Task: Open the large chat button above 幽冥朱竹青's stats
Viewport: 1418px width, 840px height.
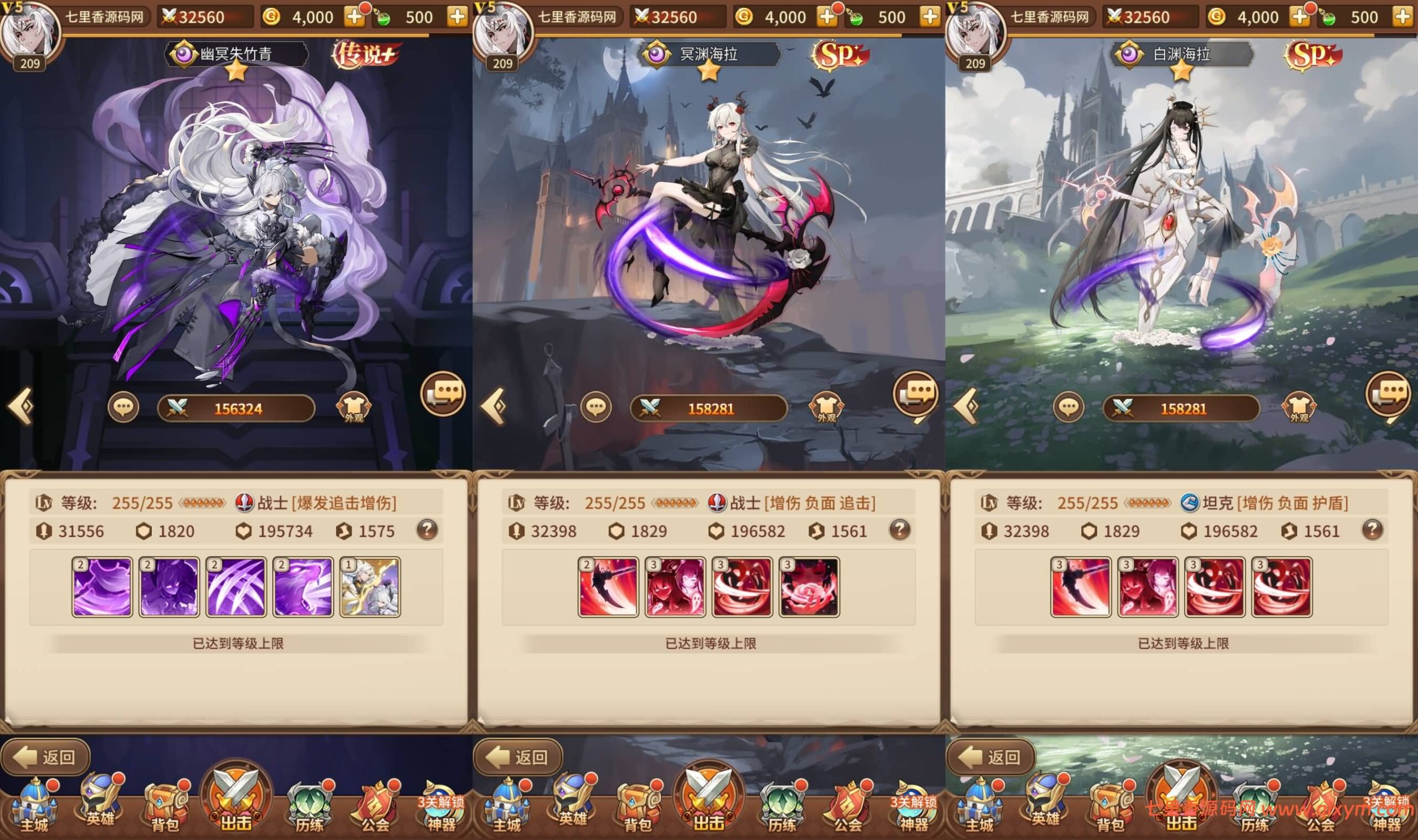Action: coord(443,393)
